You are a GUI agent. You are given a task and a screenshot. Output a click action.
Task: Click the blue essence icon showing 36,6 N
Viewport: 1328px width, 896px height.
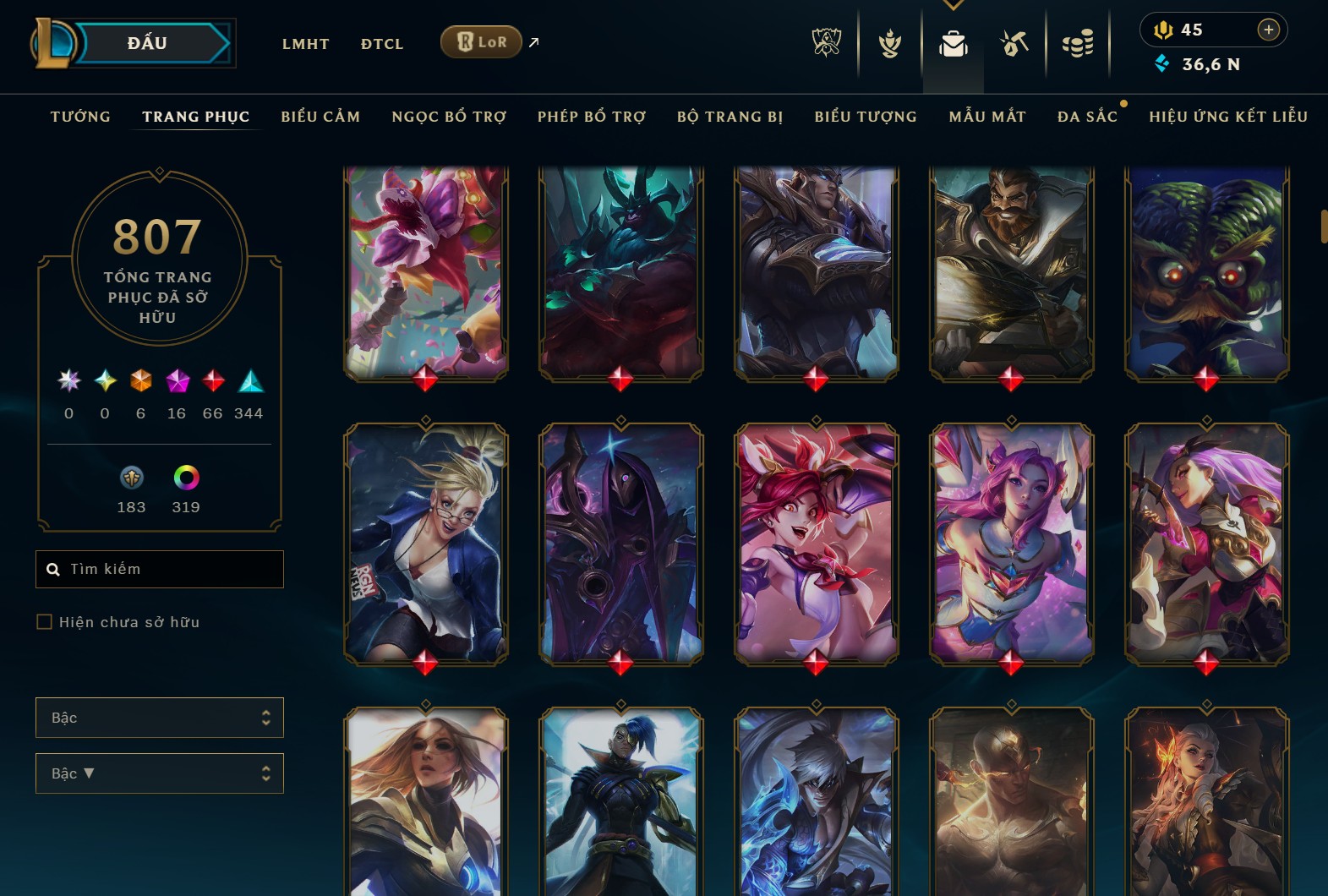click(x=1164, y=63)
